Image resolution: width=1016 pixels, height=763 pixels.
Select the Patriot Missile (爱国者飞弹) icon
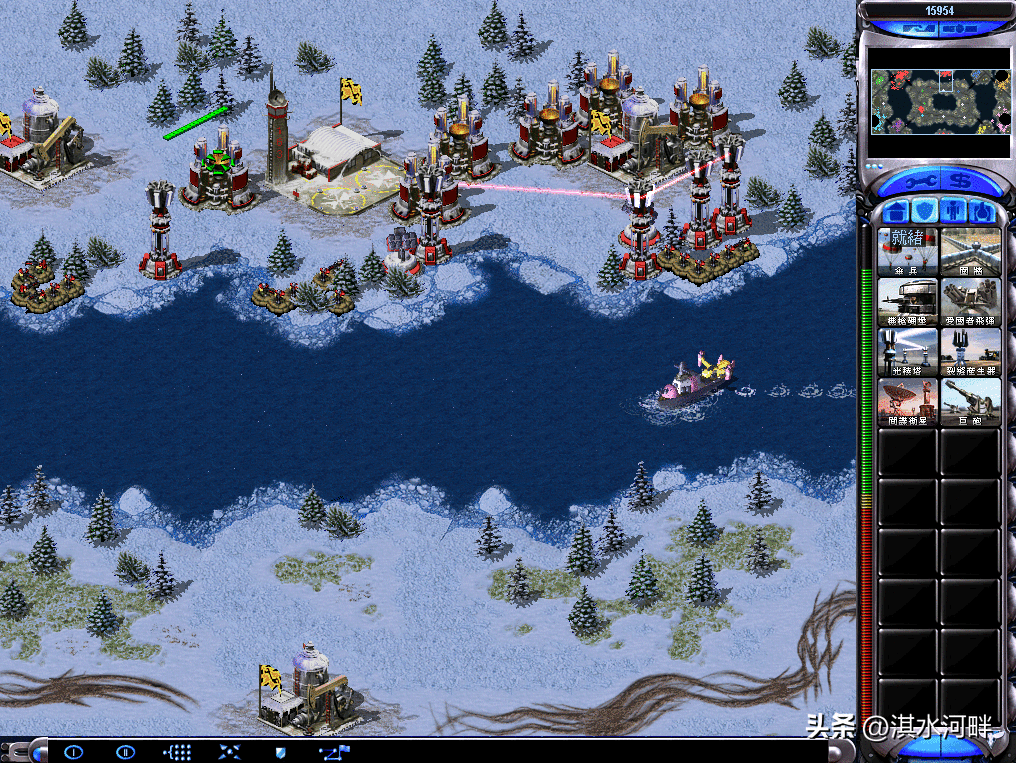(969, 301)
